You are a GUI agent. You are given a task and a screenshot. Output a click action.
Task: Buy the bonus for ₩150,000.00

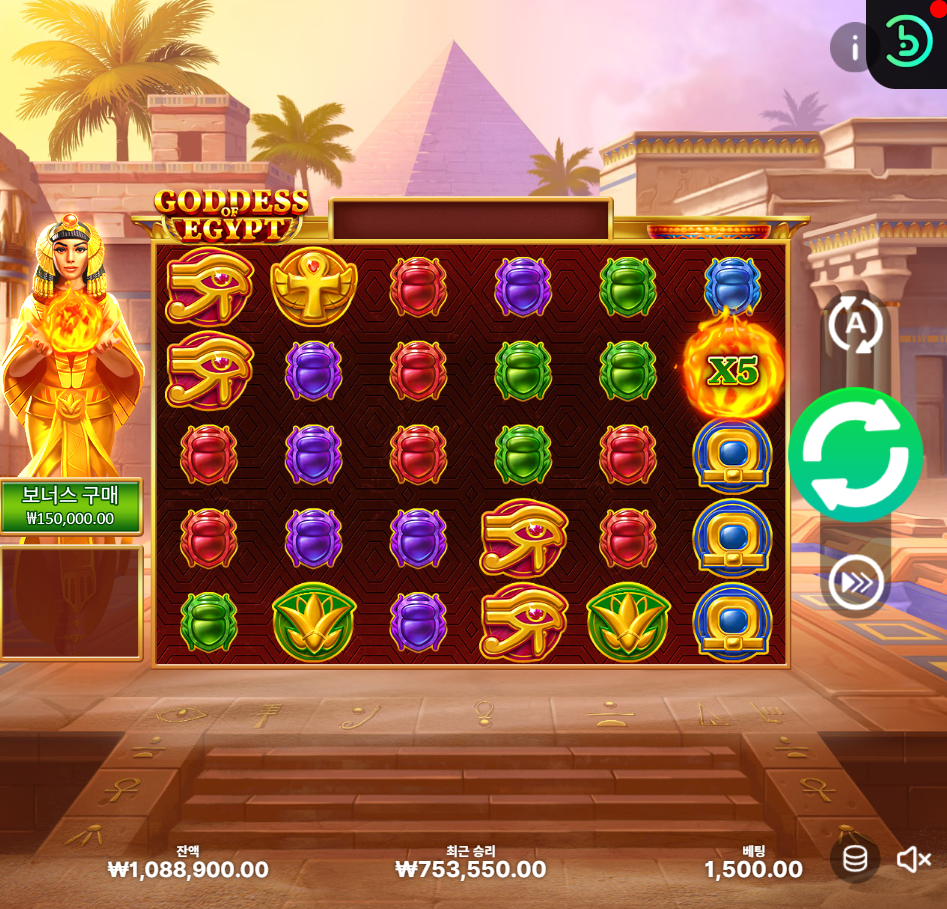[x=70, y=507]
